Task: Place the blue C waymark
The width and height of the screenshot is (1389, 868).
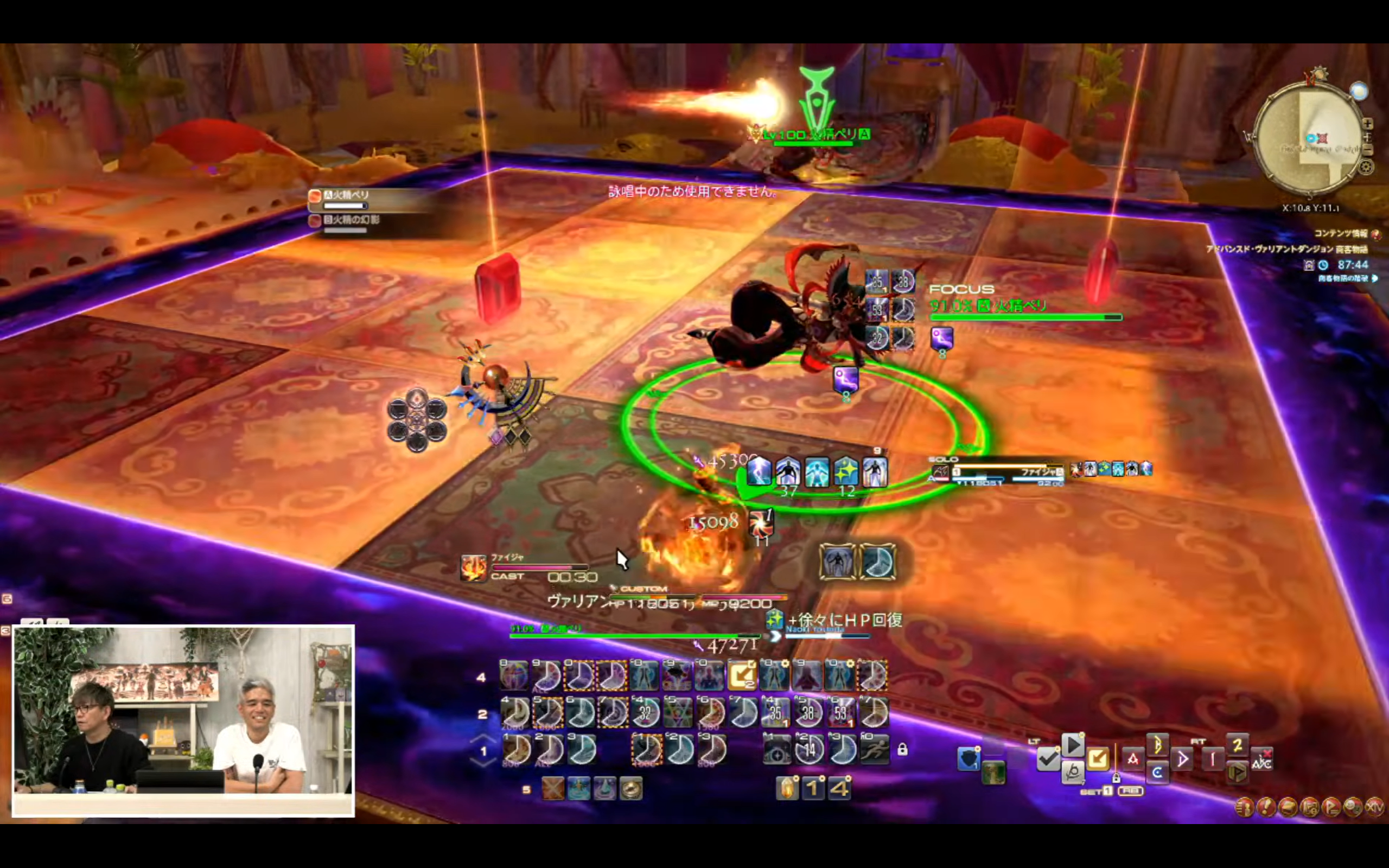Action: point(1157,772)
